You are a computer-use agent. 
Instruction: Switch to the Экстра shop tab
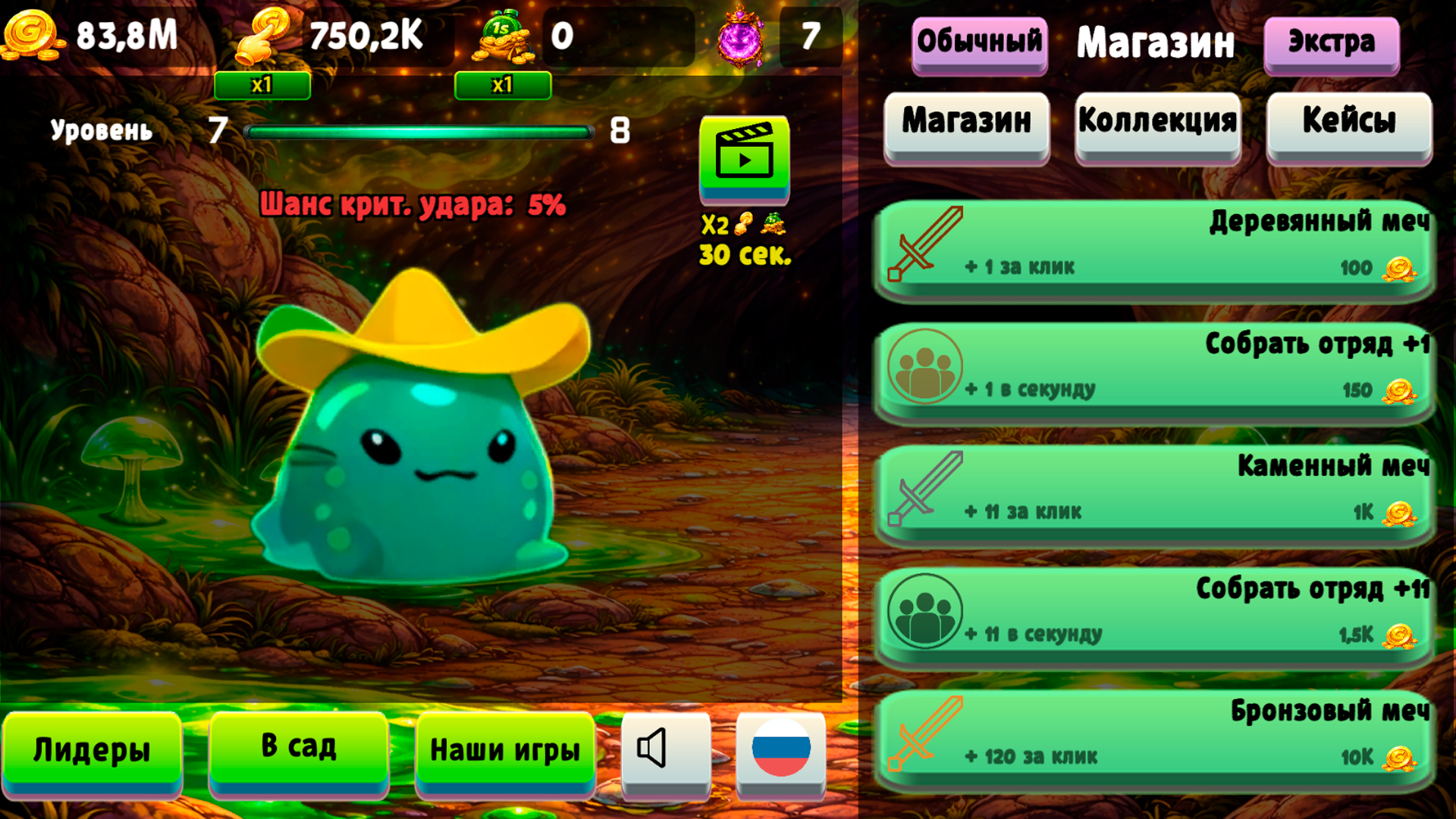1332,43
